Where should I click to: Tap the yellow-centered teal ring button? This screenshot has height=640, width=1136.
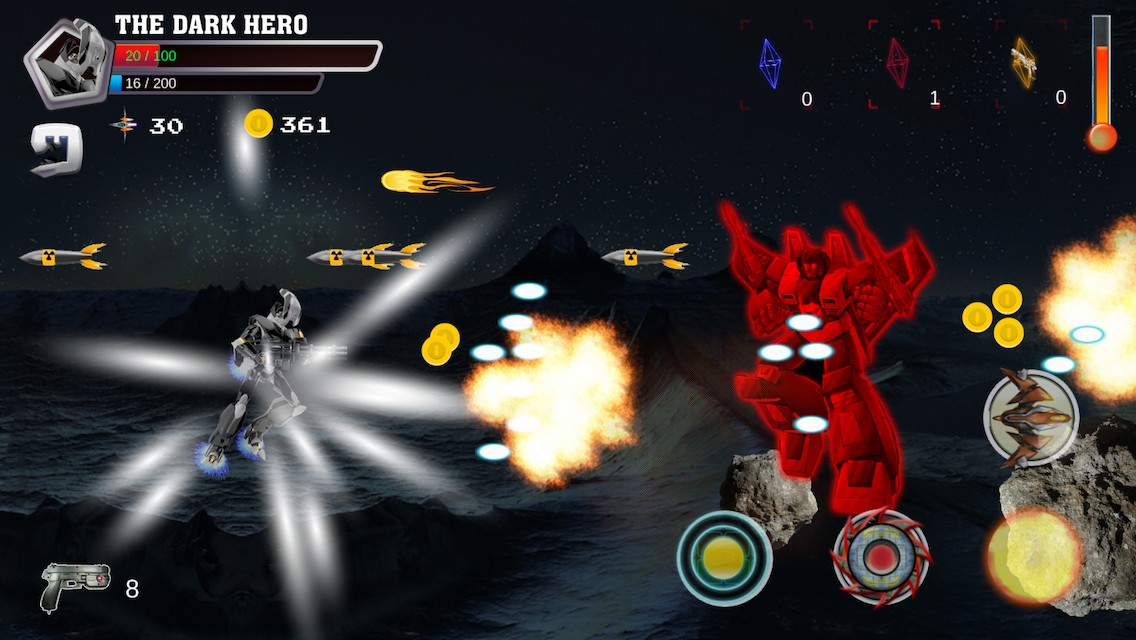pos(724,558)
